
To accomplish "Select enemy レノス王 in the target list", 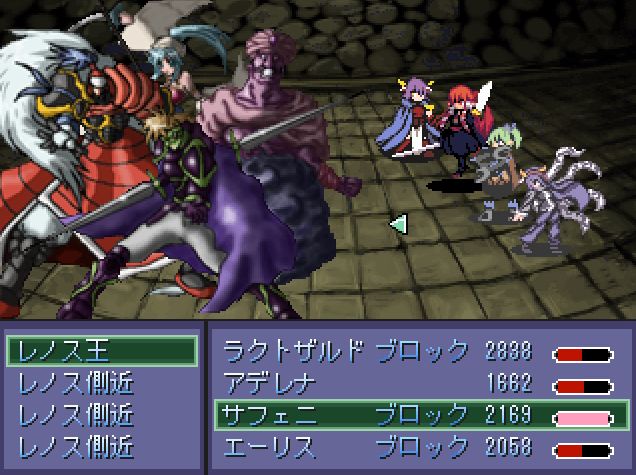I will point(100,350).
